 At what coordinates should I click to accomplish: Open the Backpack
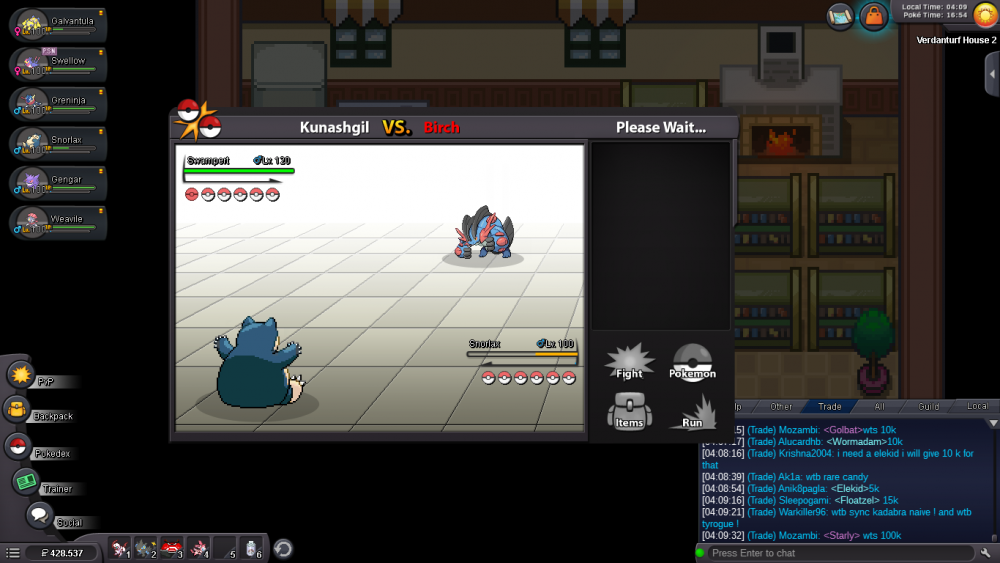(18, 409)
